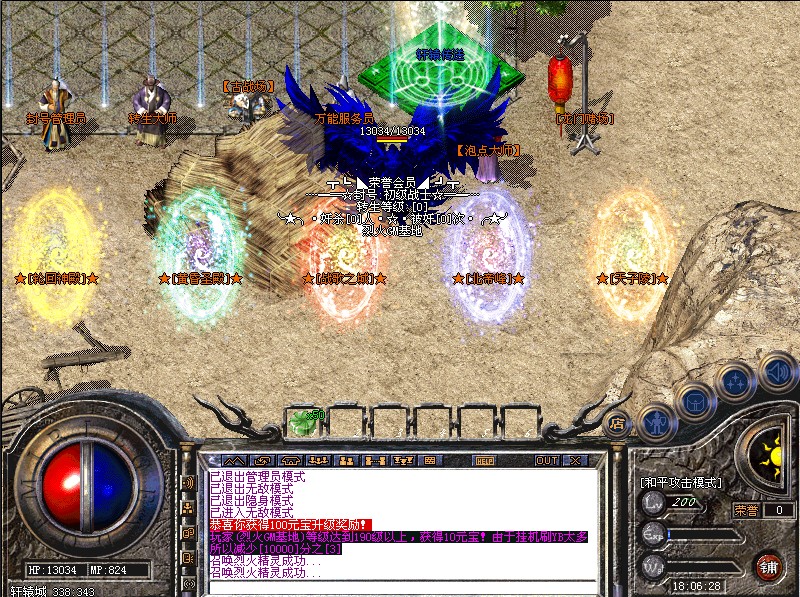Toggle the sound speaker icon
The image size is (800, 597).
click(x=776, y=372)
